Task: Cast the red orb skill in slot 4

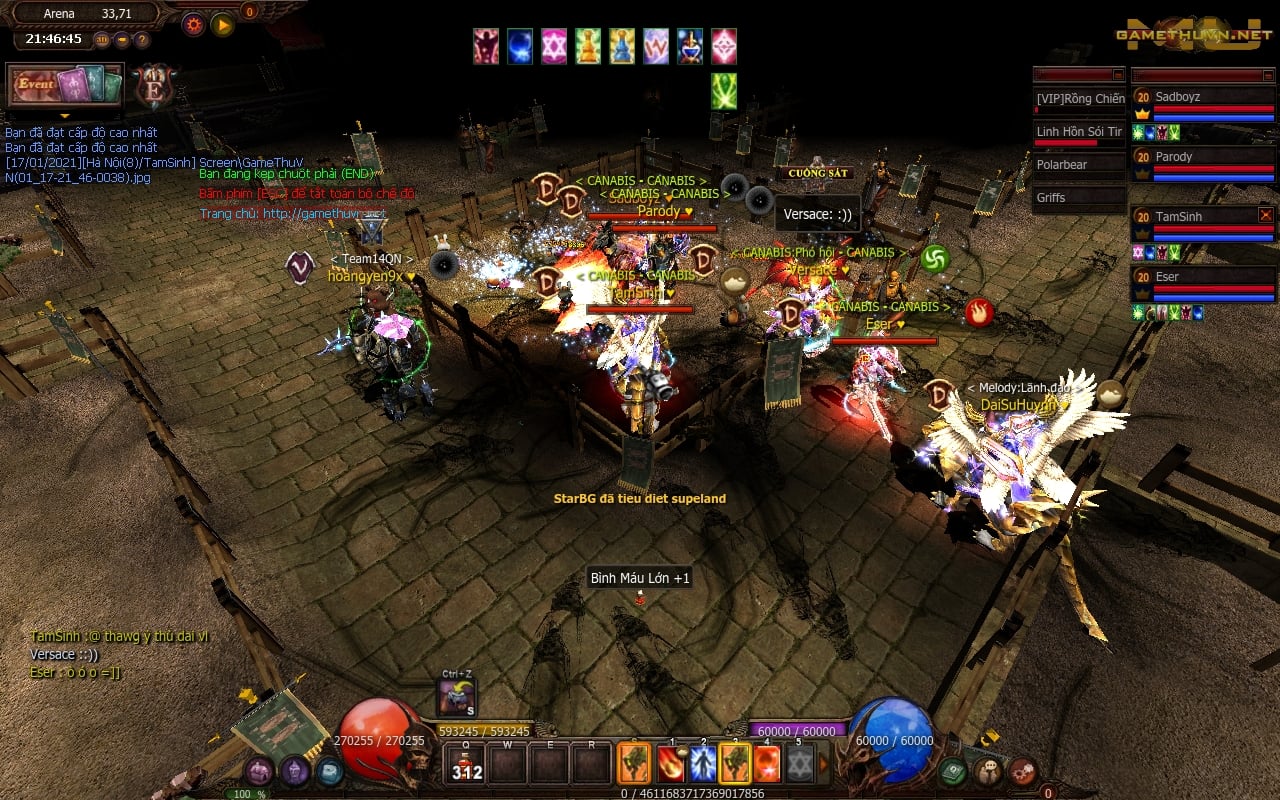Action: [x=767, y=764]
